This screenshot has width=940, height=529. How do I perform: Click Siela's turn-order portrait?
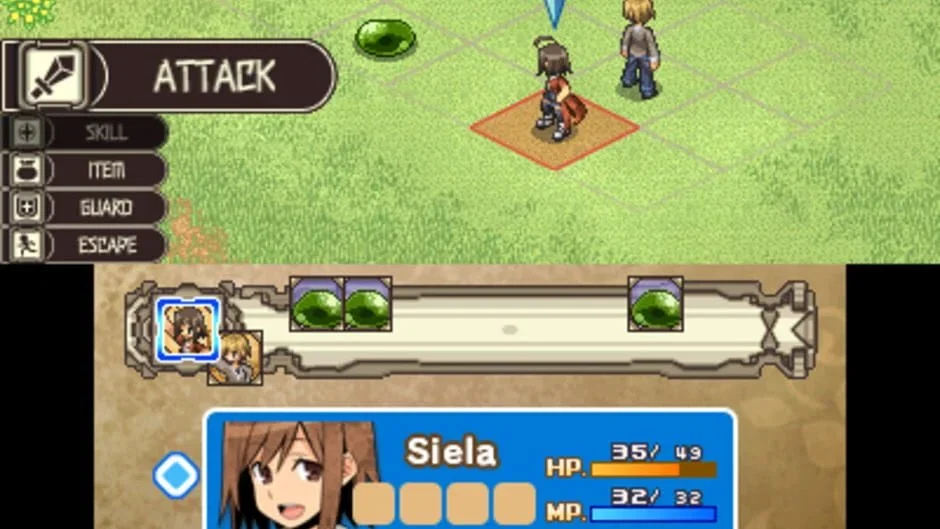(187, 328)
